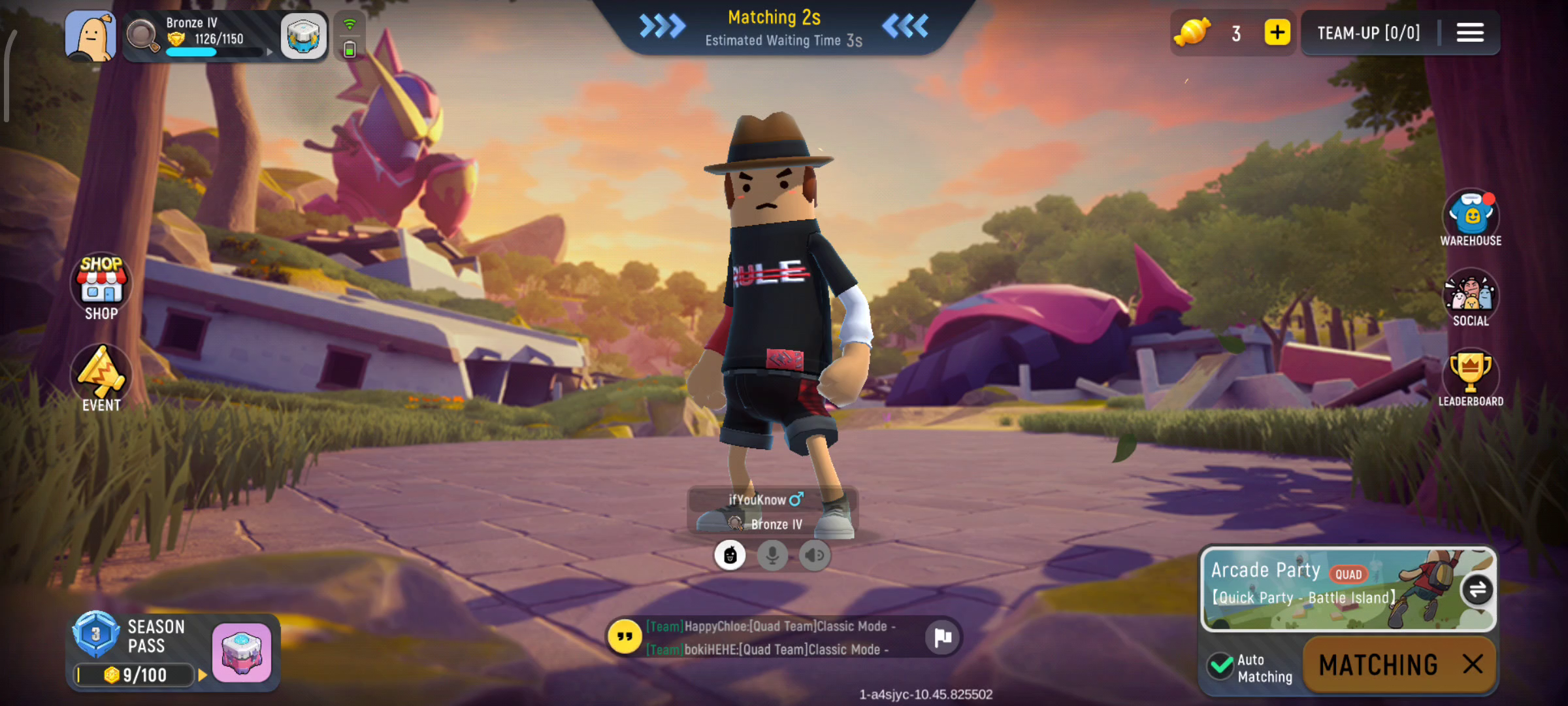Report a chat message with the flag icon

click(x=942, y=637)
